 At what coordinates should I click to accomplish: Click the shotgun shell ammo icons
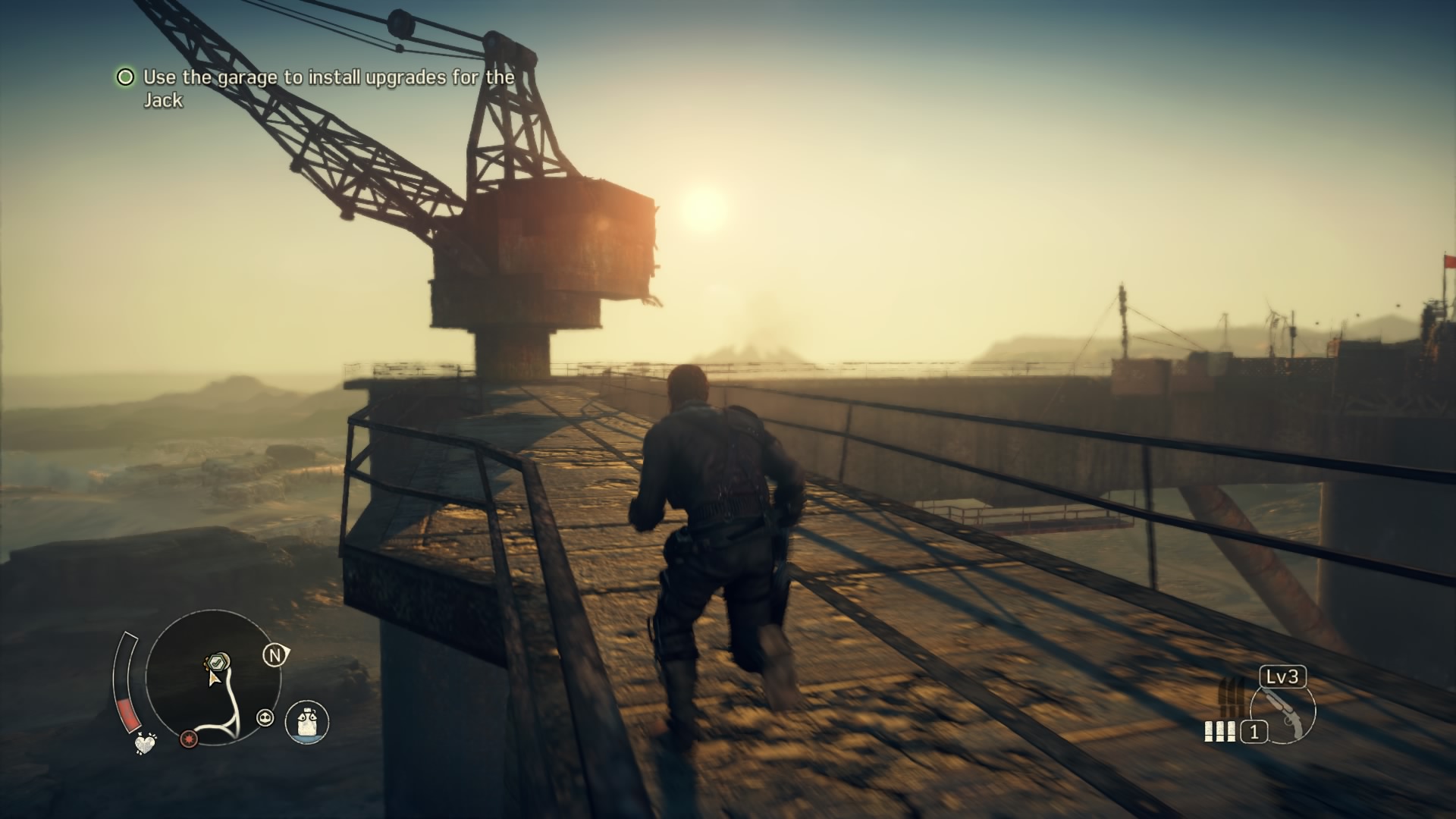point(1220,731)
